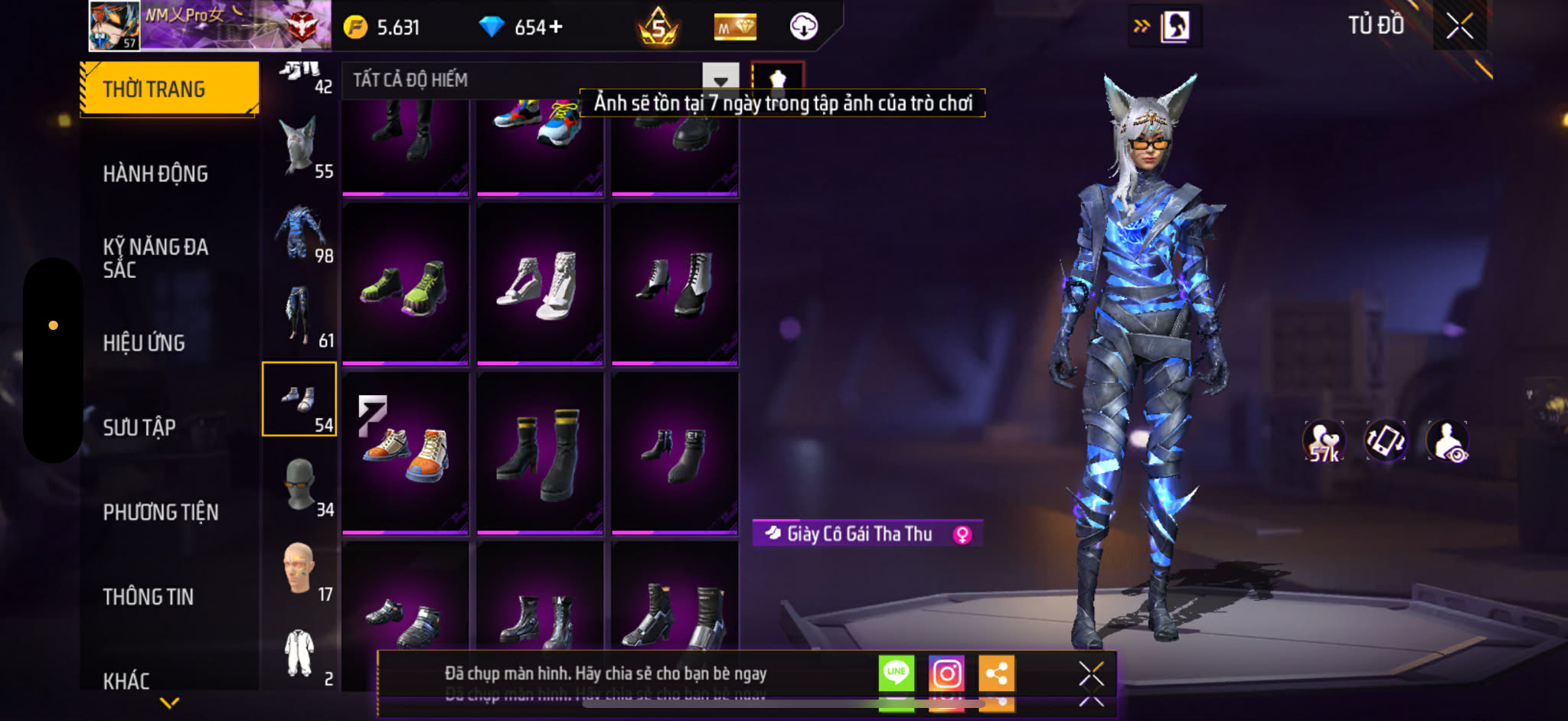Open the Thời Trang tab
The height and width of the screenshot is (721, 1568).
169,89
